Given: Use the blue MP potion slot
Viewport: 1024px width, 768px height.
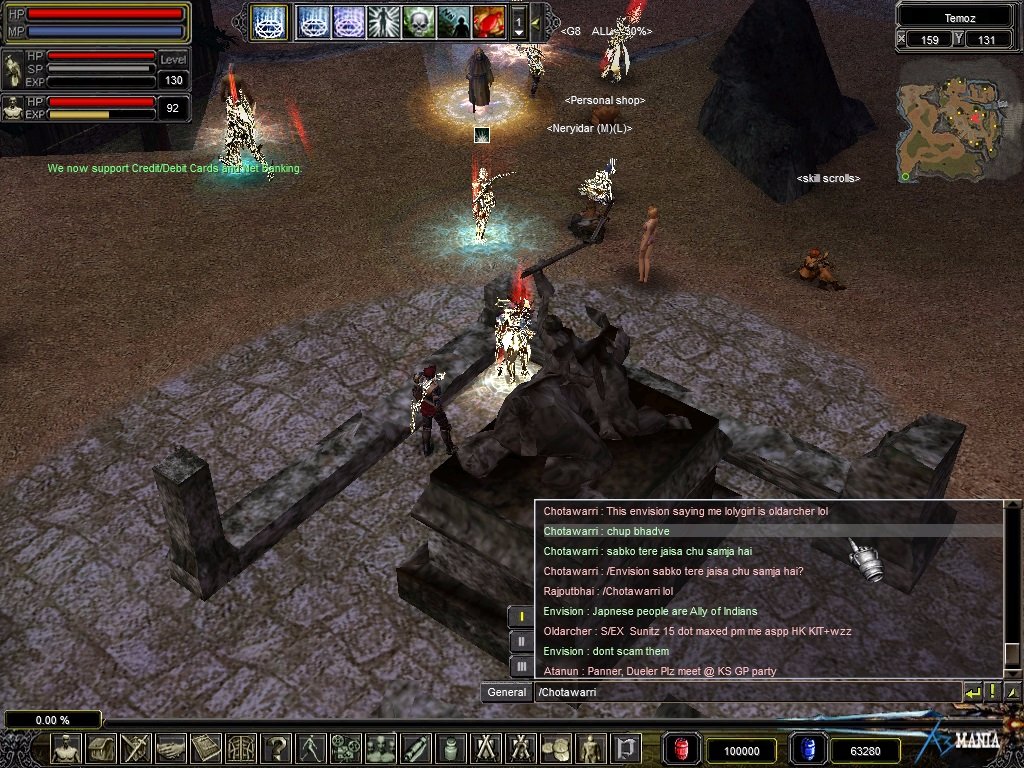Looking at the screenshot, I should point(807,749).
